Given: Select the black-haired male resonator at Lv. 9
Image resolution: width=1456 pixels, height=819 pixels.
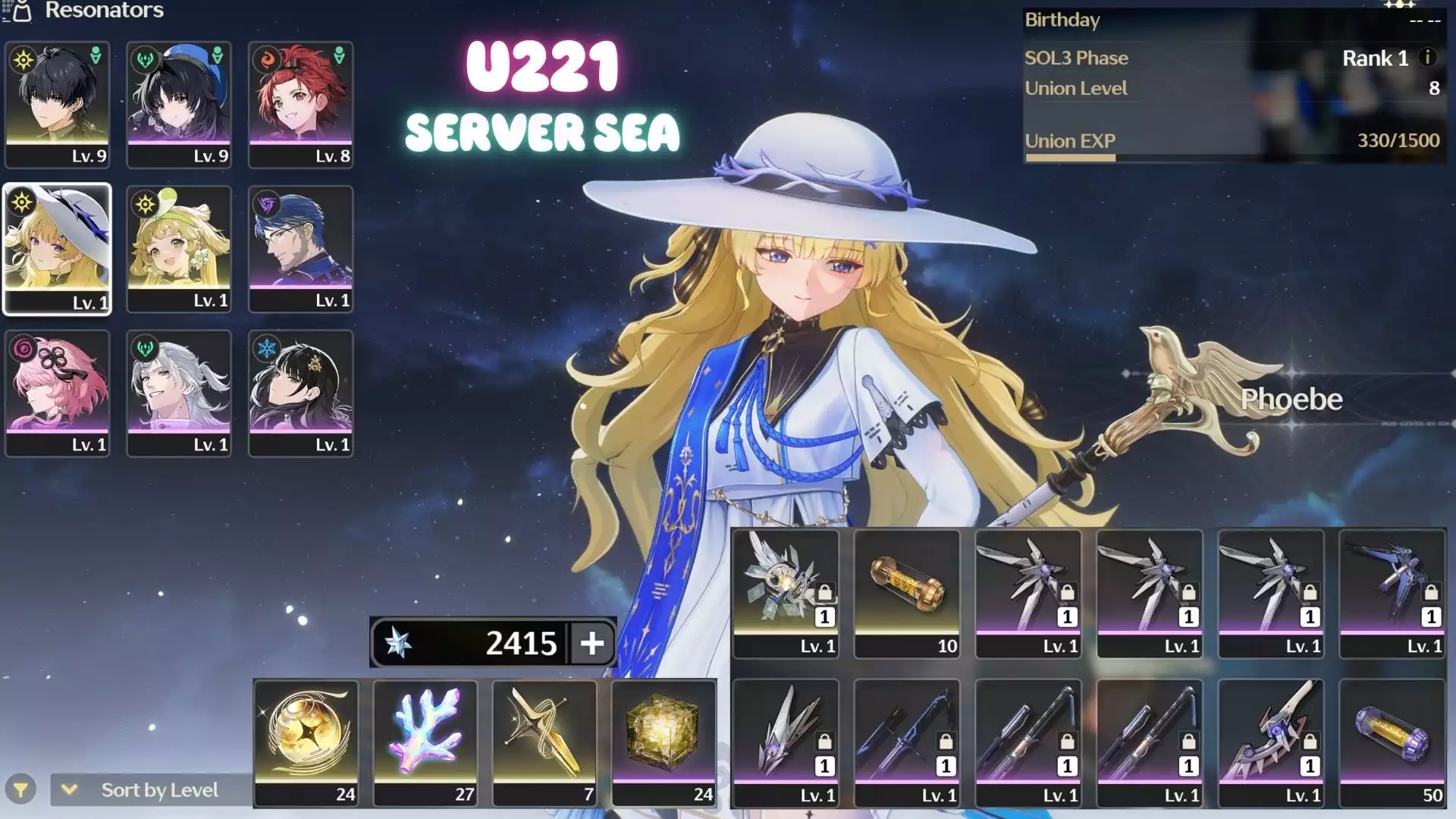Looking at the screenshot, I should click(x=57, y=104).
